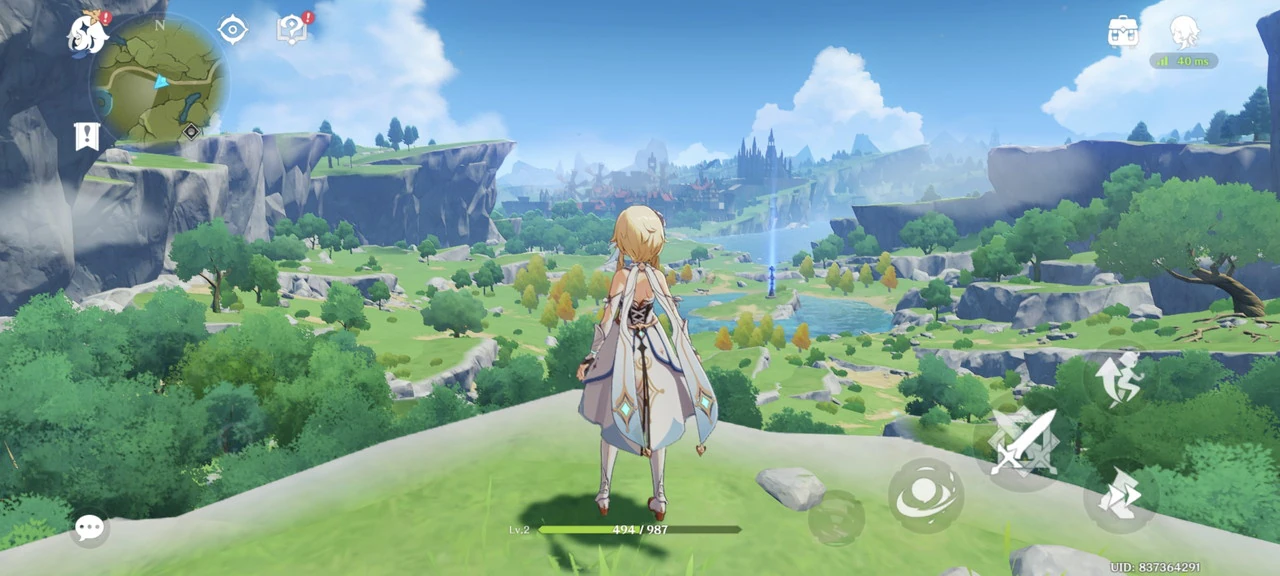Screen dimensions: 1280x576
Task: Open the quest log bookmark icon
Action: (87, 136)
